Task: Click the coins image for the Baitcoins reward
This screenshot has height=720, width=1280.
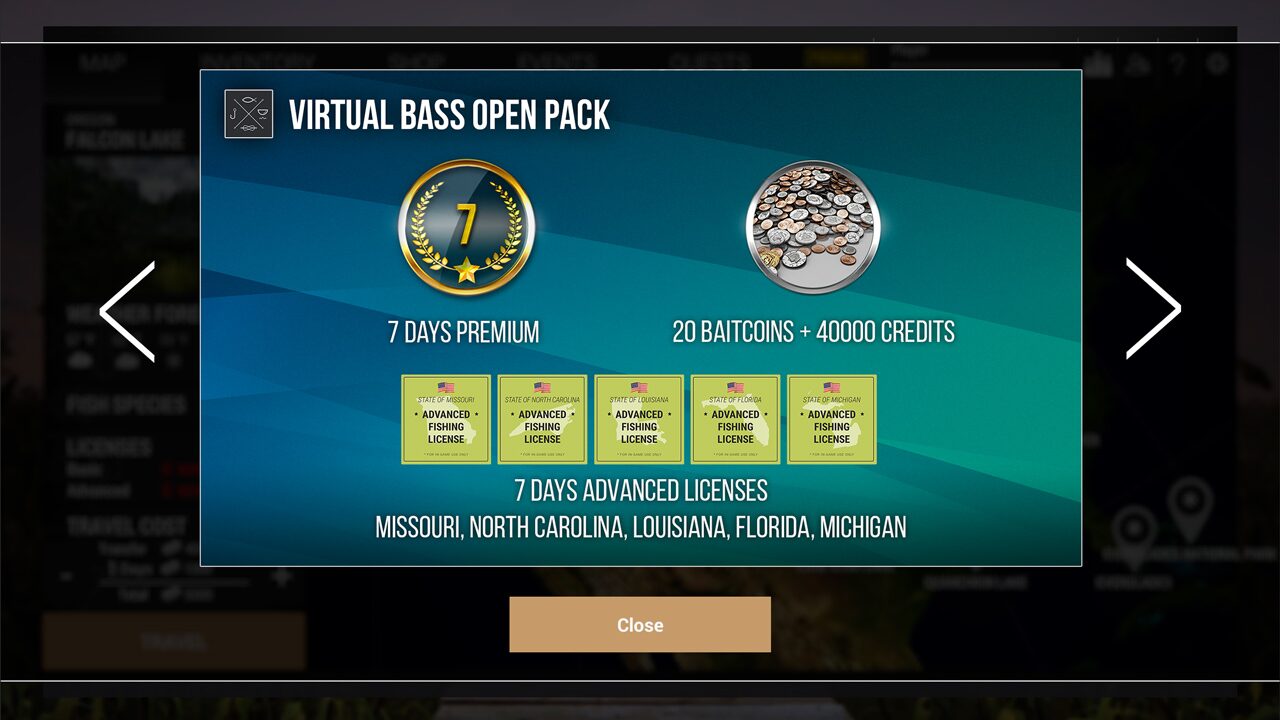Action: pyautogui.click(x=813, y=228)
